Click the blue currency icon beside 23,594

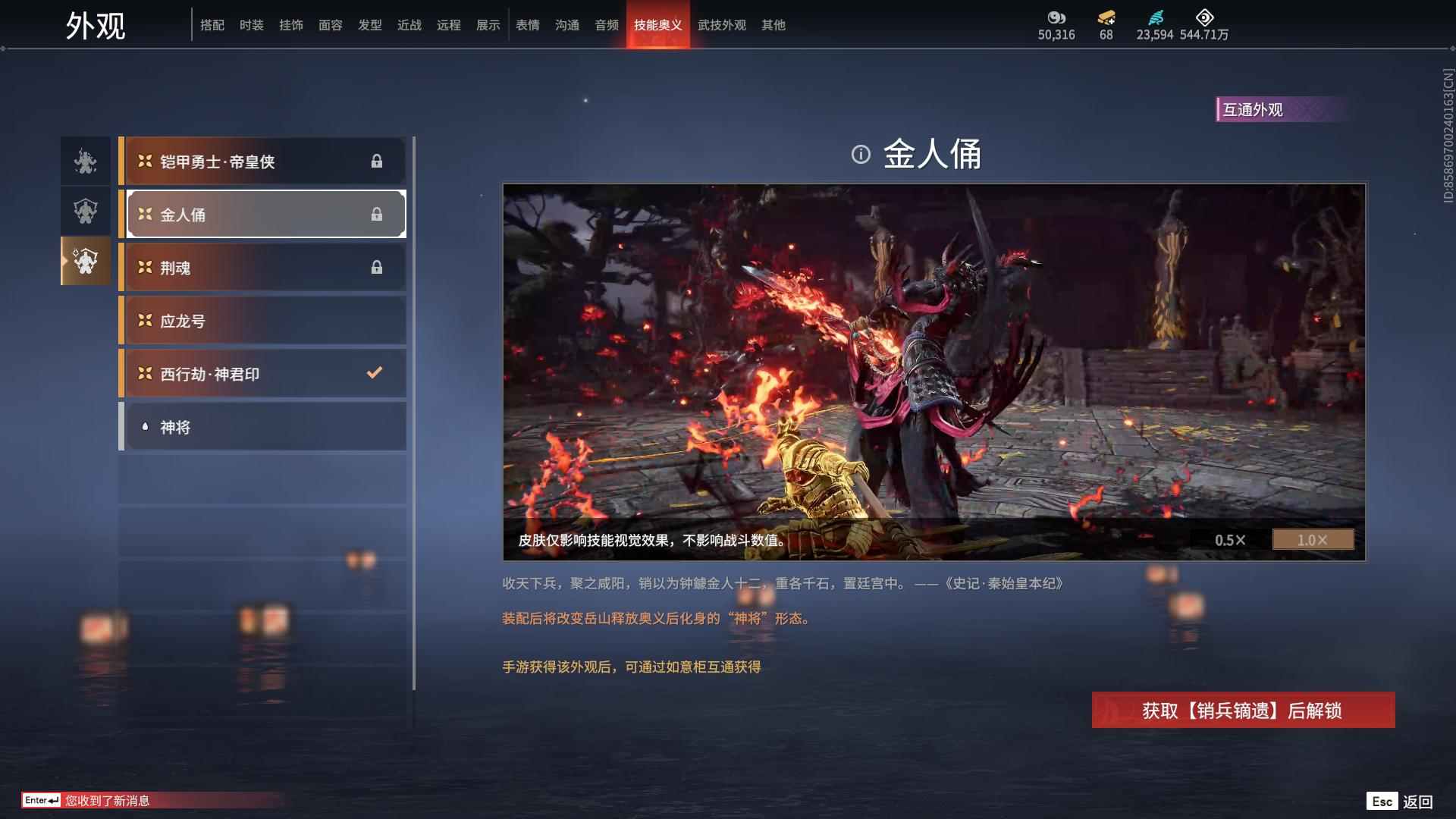1156,17
